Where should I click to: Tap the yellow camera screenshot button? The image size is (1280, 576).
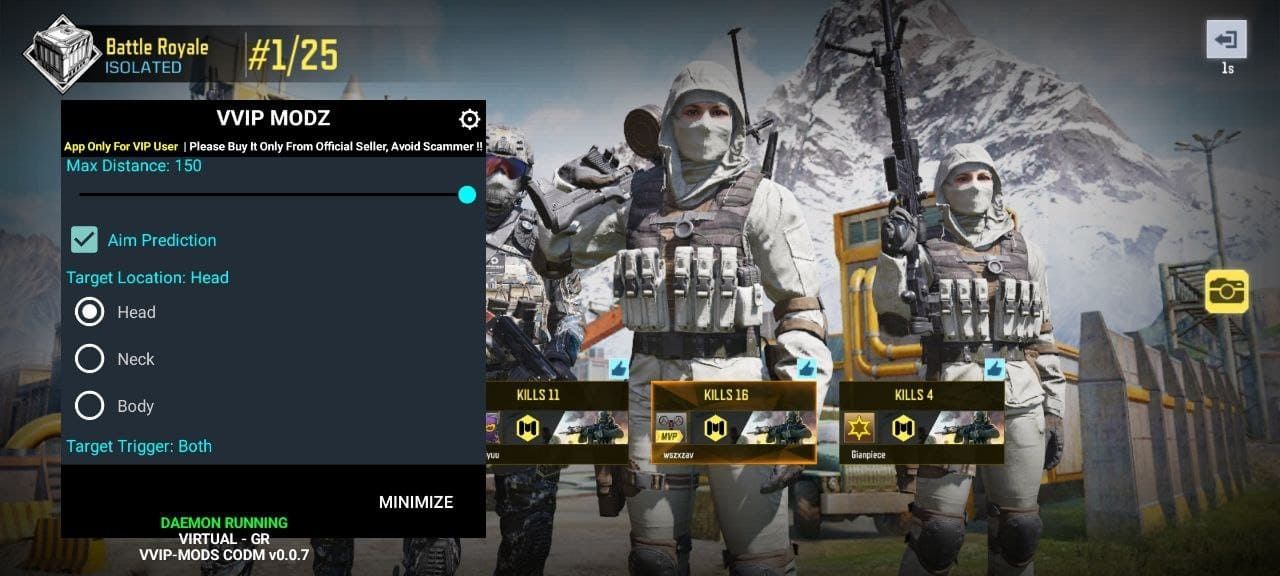1226,291
